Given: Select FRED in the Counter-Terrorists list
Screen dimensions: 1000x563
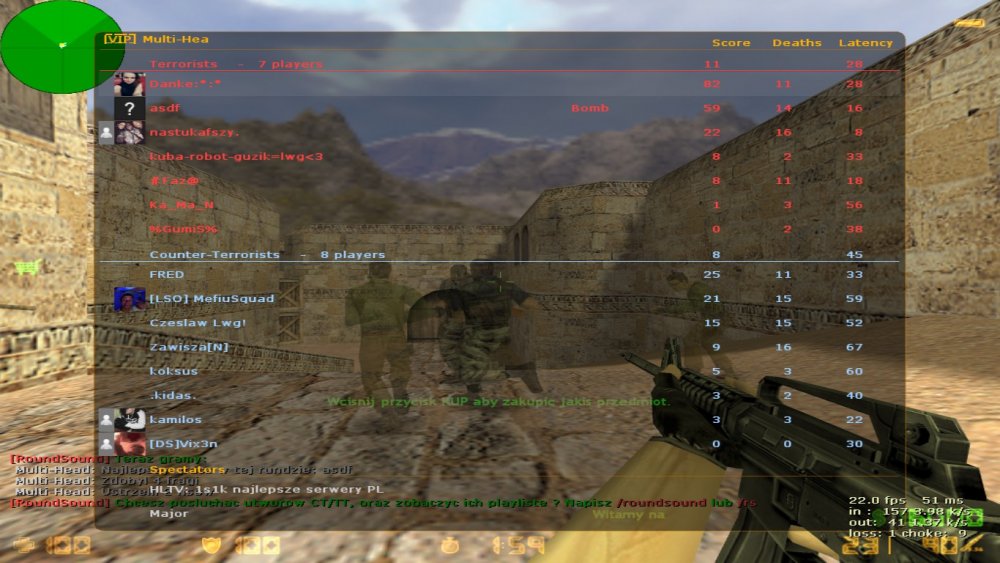Looking at the screenshot, I should [167, 274].
